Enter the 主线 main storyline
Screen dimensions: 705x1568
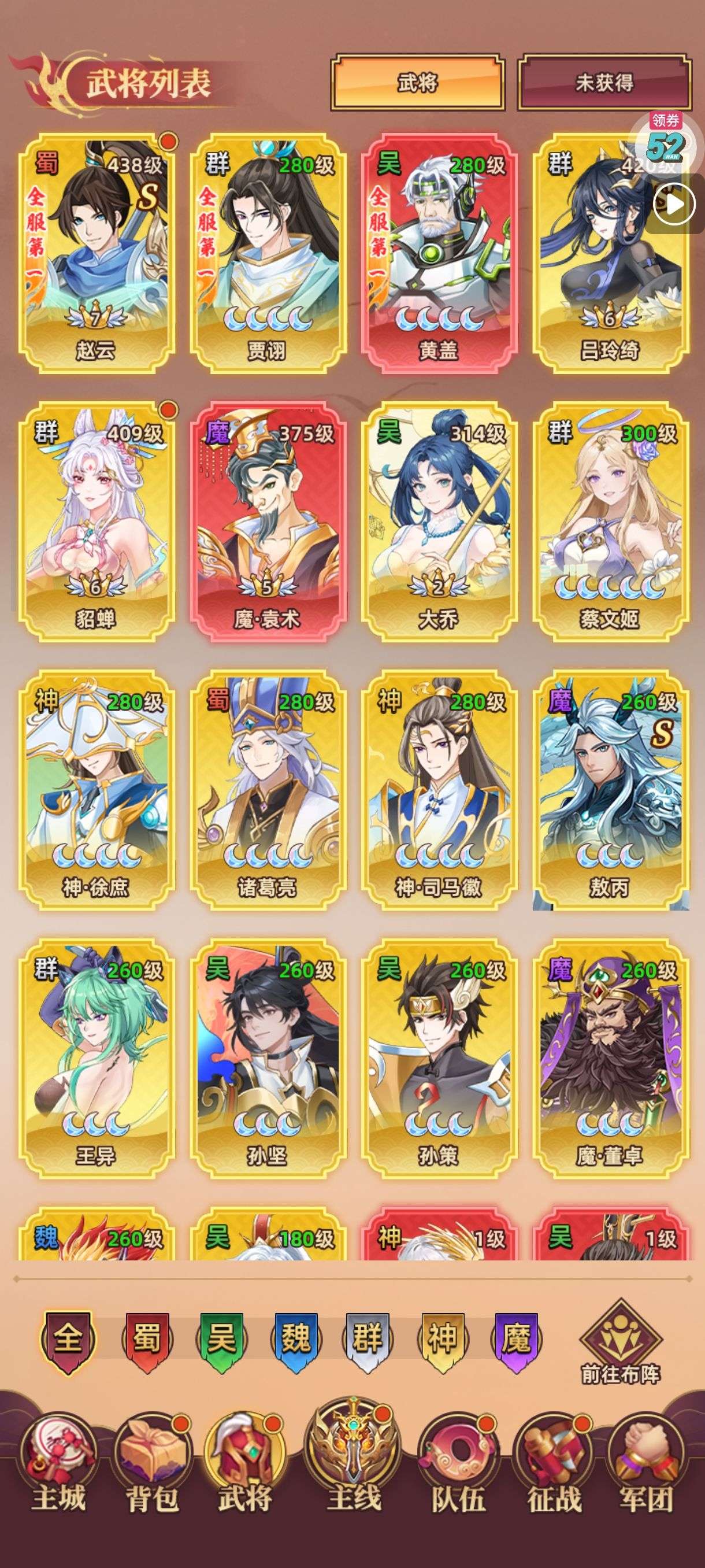pos(354,1461)
